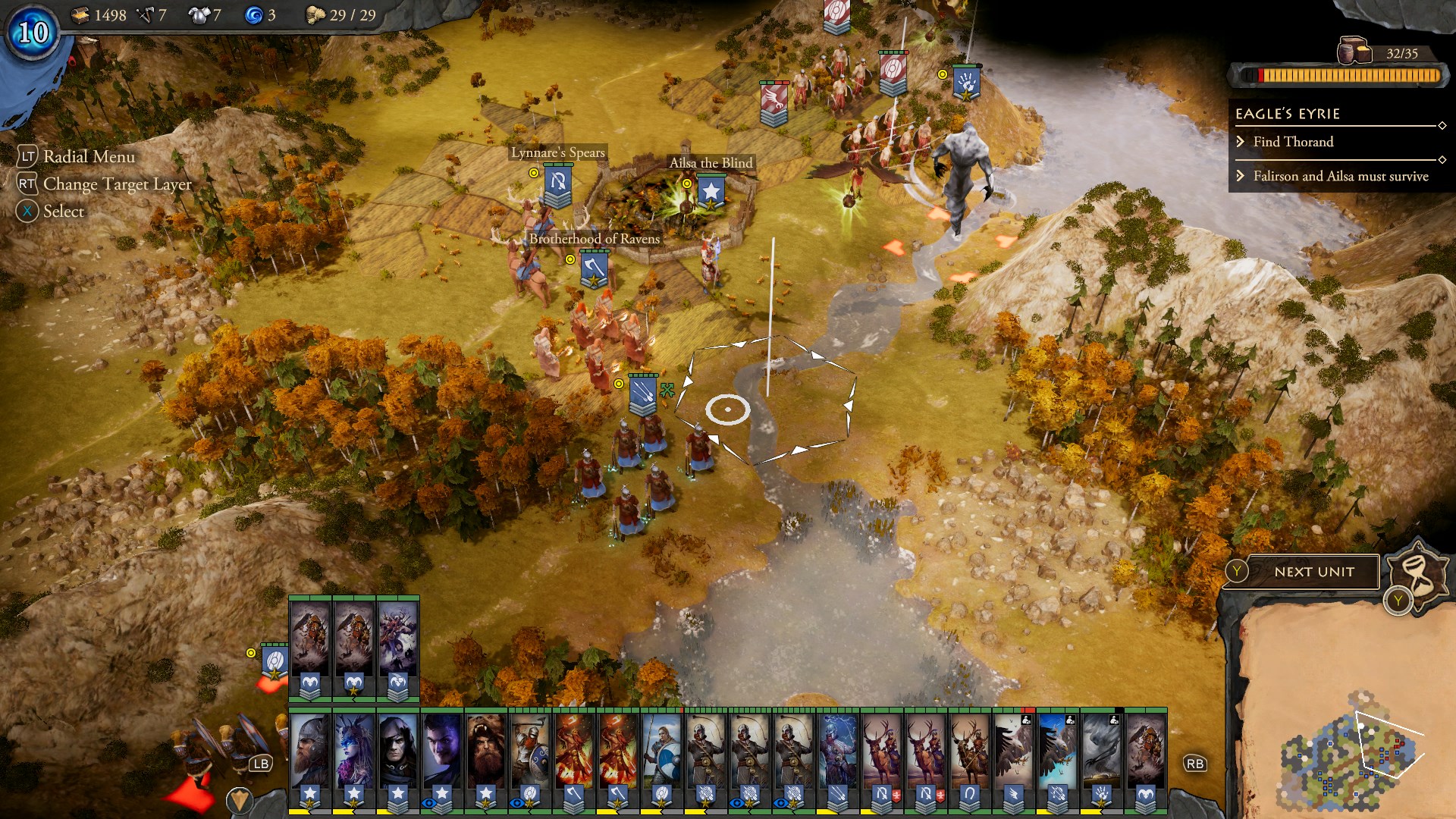This screenshot has height=819, width=1456.
Task: Select the Ailsa the Blind star banner
Action: [x=711, y=191]
